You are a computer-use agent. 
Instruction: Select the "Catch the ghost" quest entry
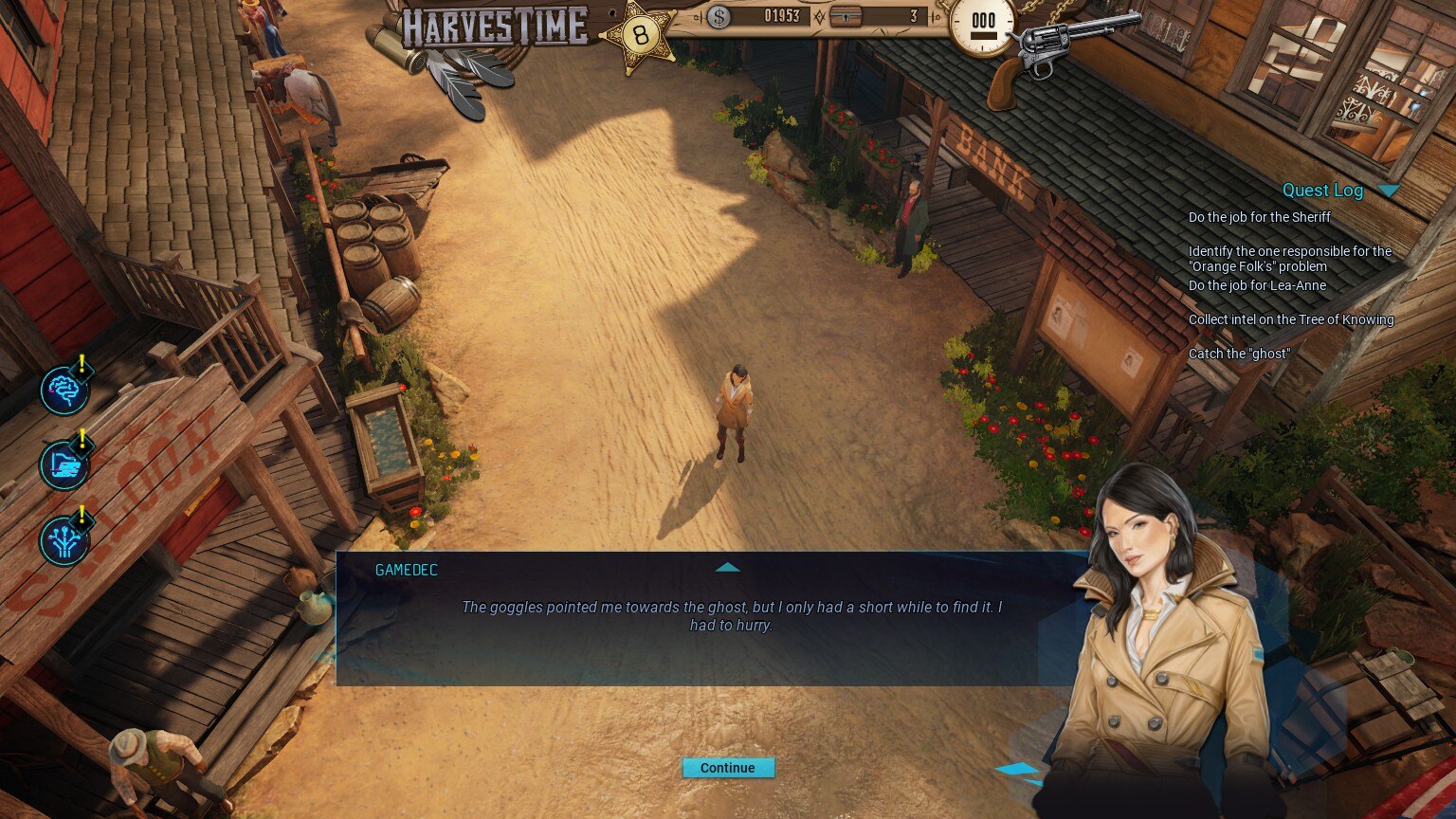coord(1239,354)
